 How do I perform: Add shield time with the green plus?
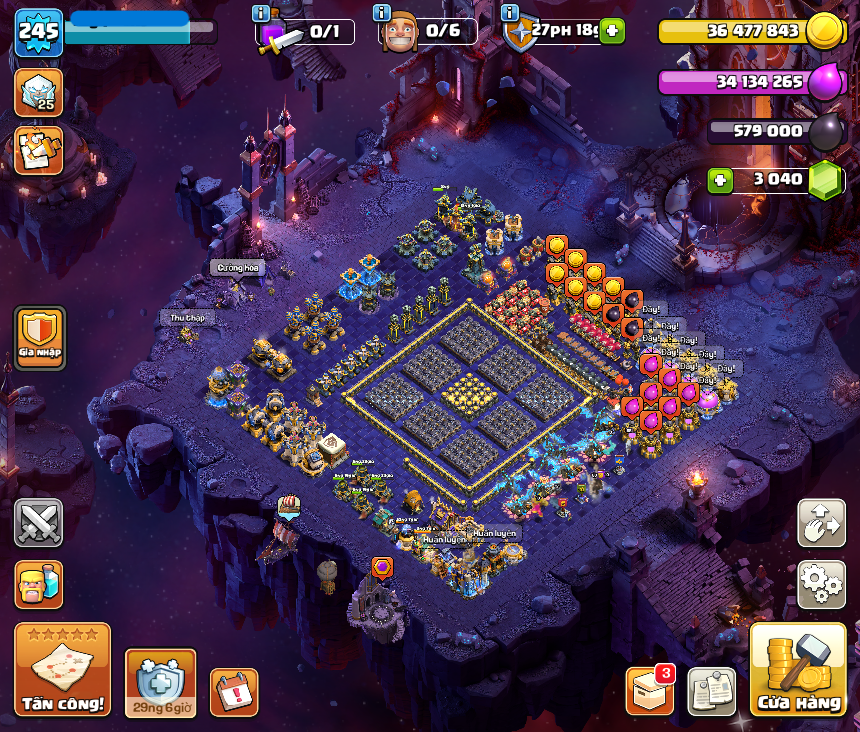click(612, 31)
